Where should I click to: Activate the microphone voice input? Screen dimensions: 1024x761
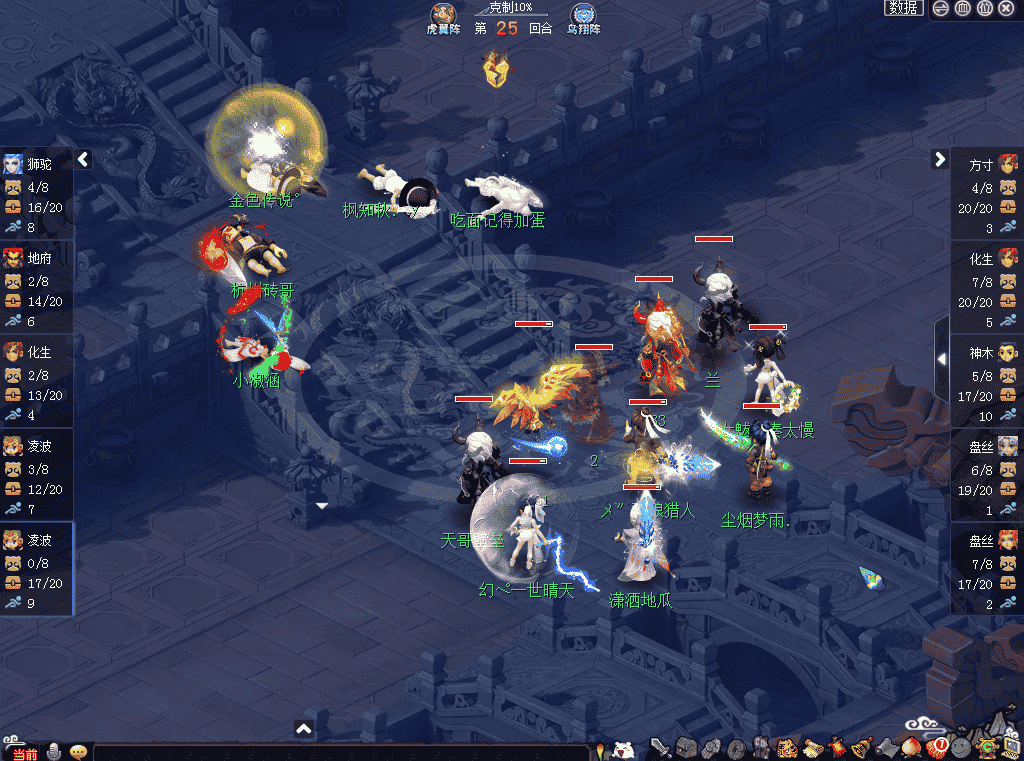[53, 751]
